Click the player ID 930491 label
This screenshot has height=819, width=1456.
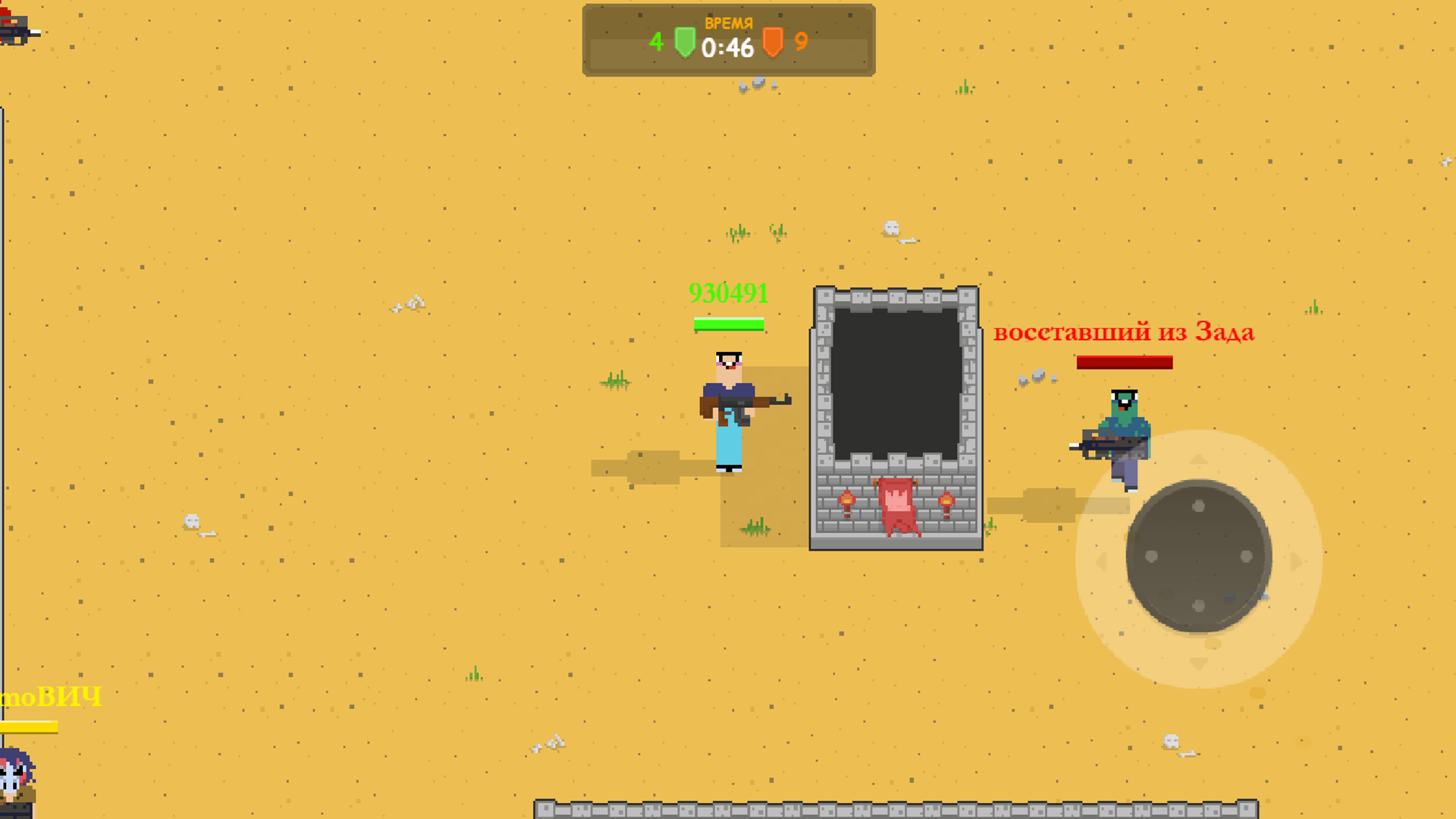pos(729,293)
